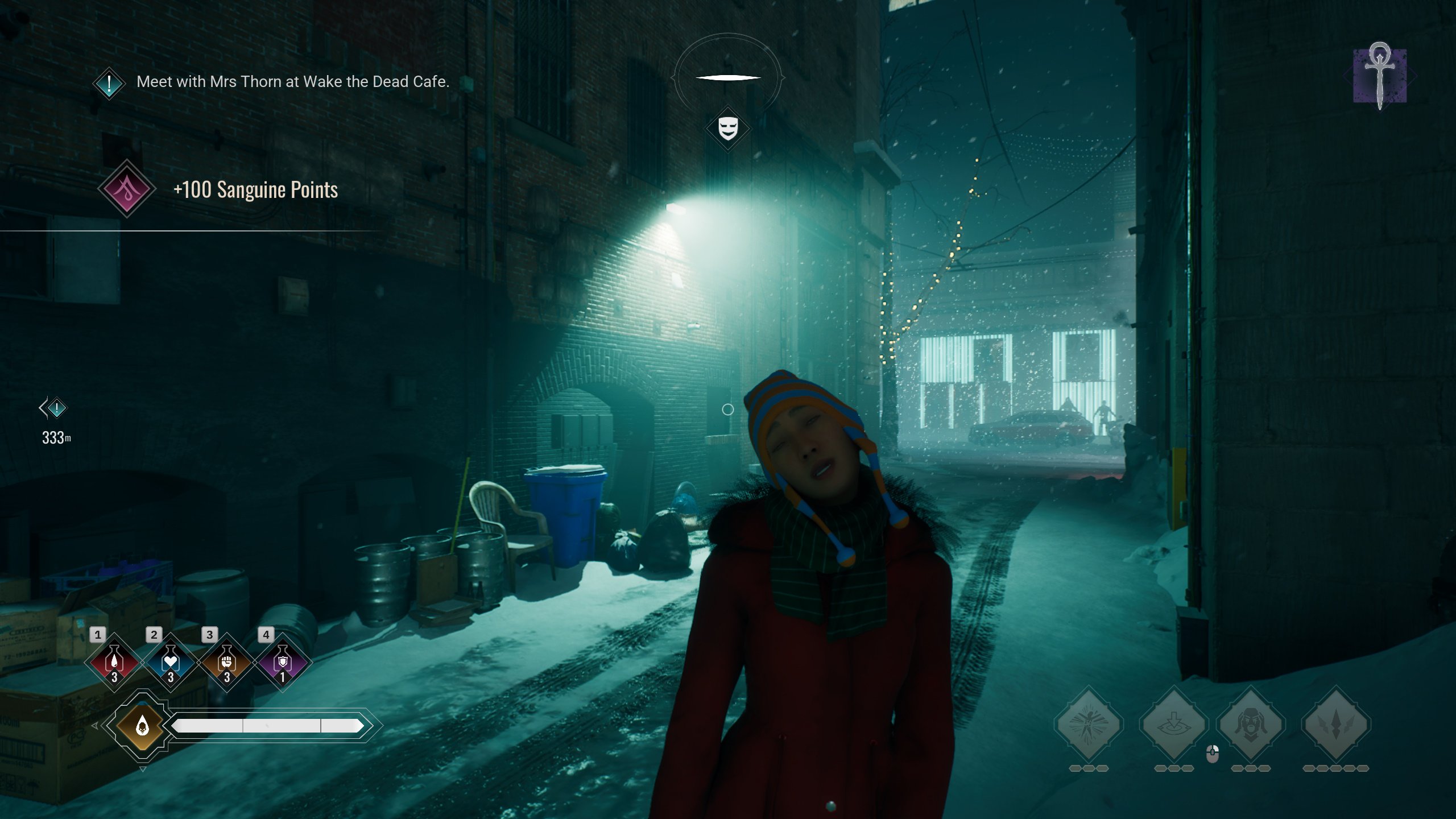
Task: Choose the orange fist elixir slot
Action: point(226,662)
